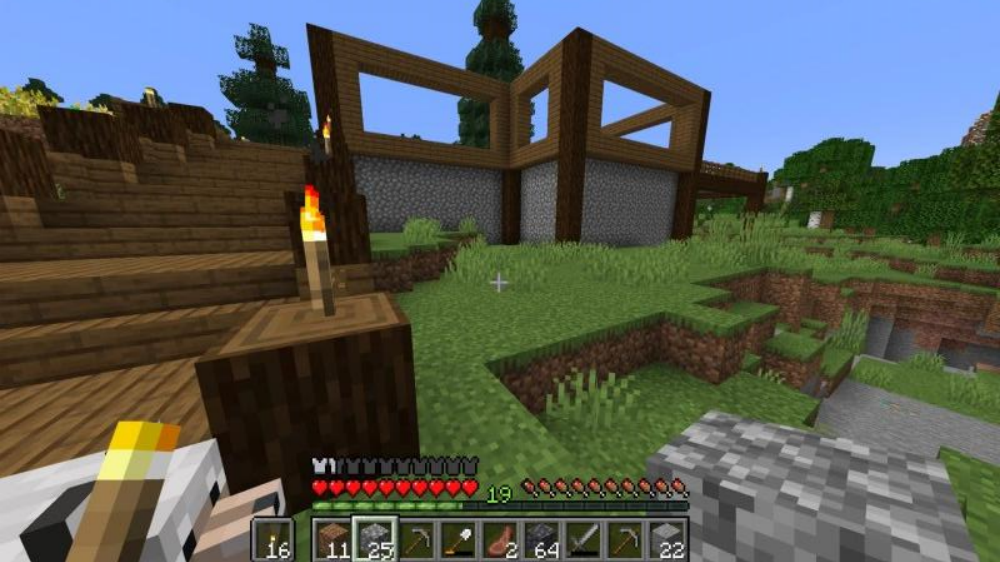Select the shovel in the hotbar
This screenshot has width=1000, height=562.
point(458,540)
